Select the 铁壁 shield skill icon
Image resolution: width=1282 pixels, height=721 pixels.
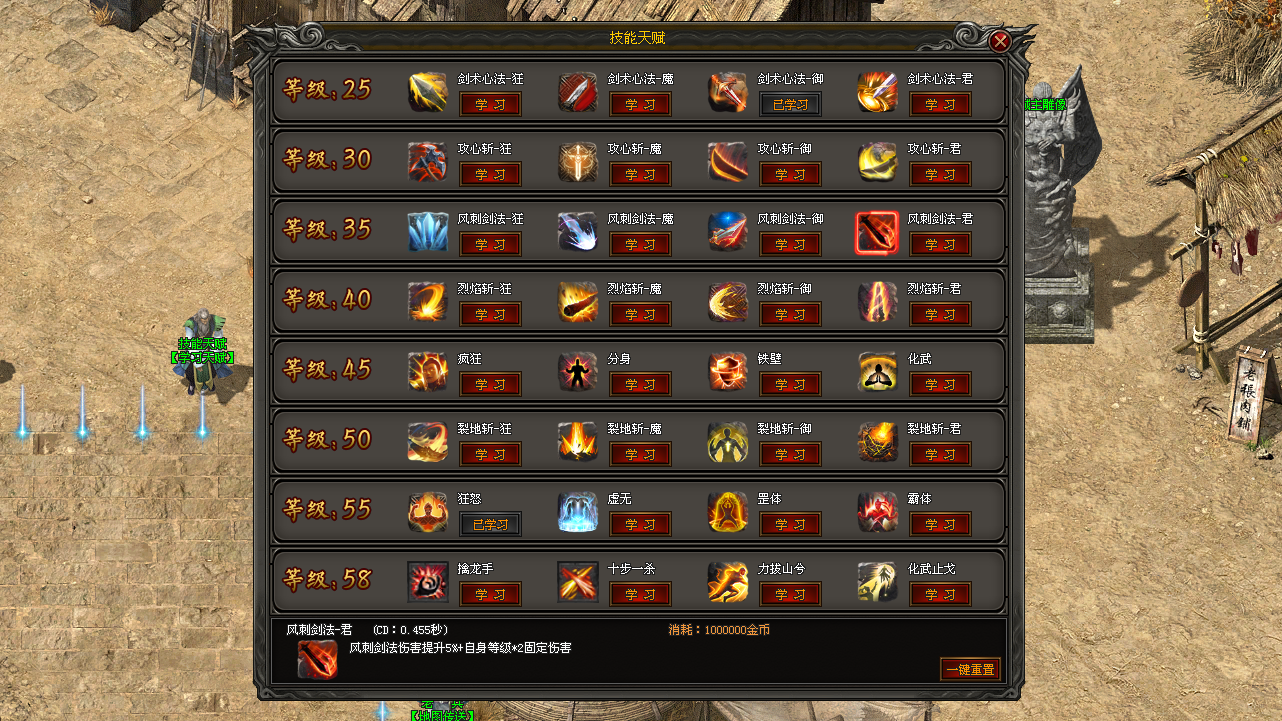click(x=727, y=373)
